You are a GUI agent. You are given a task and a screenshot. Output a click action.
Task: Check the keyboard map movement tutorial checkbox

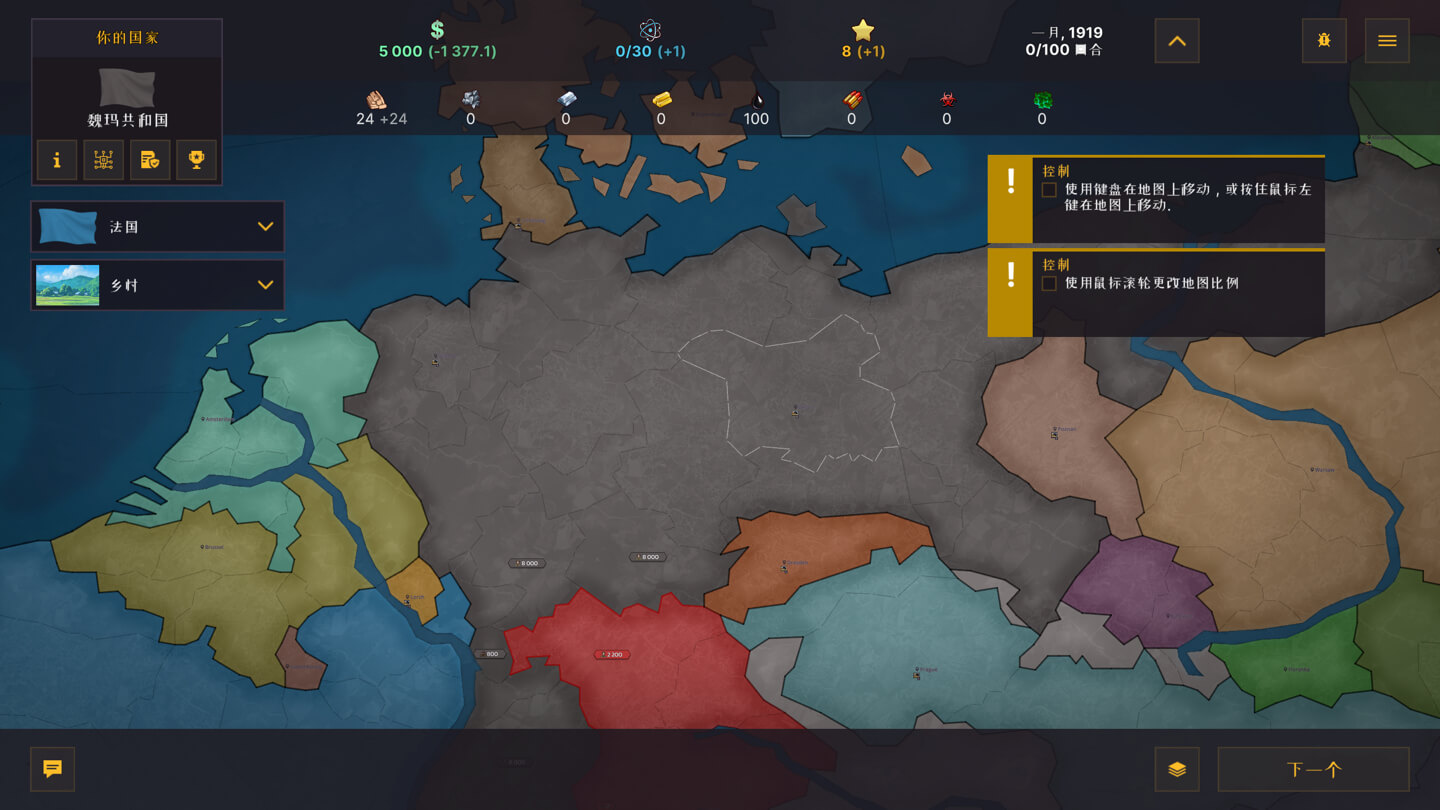point(1049,189)
